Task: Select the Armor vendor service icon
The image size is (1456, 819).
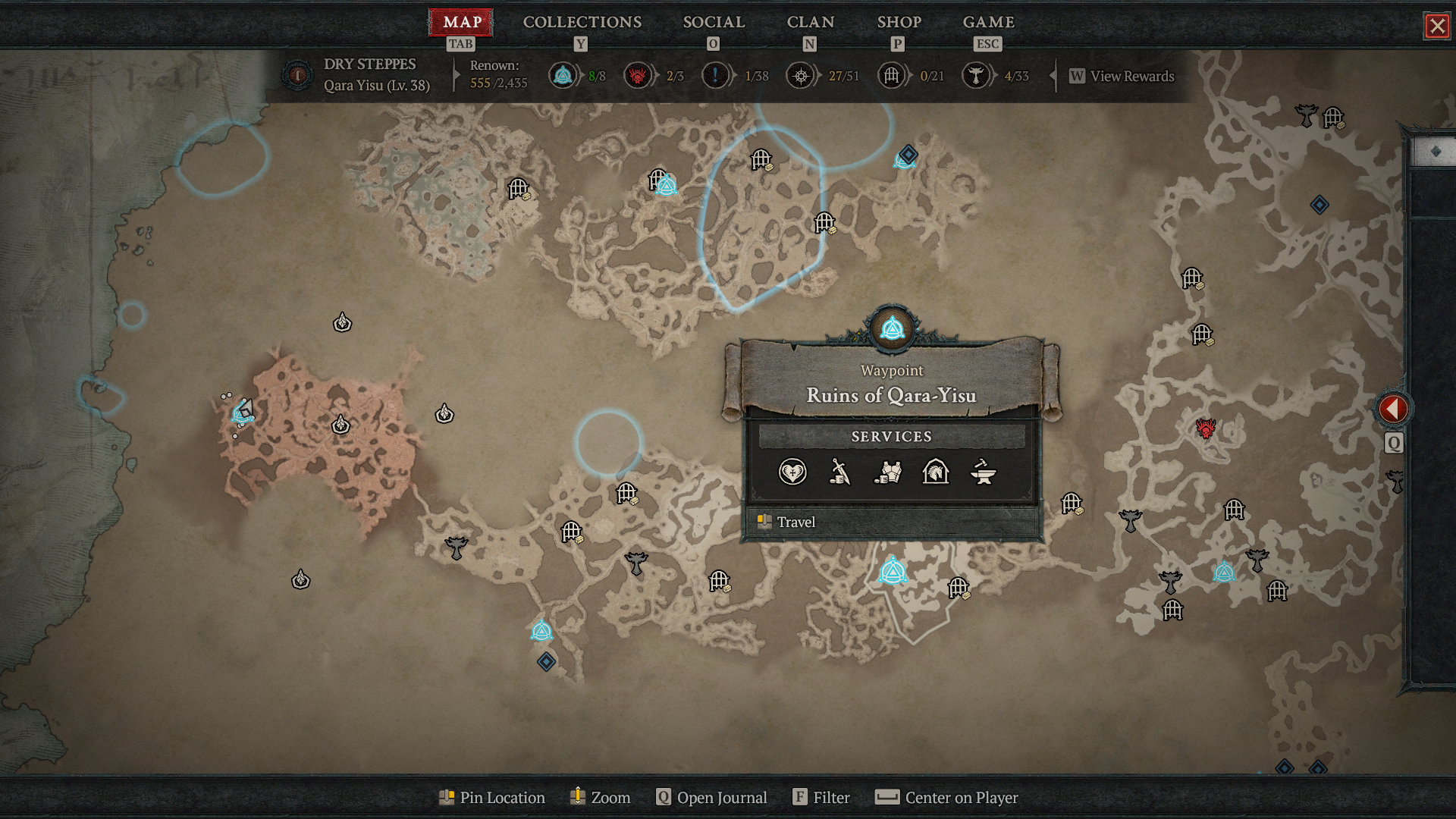Action: click(x=888, y=472)
